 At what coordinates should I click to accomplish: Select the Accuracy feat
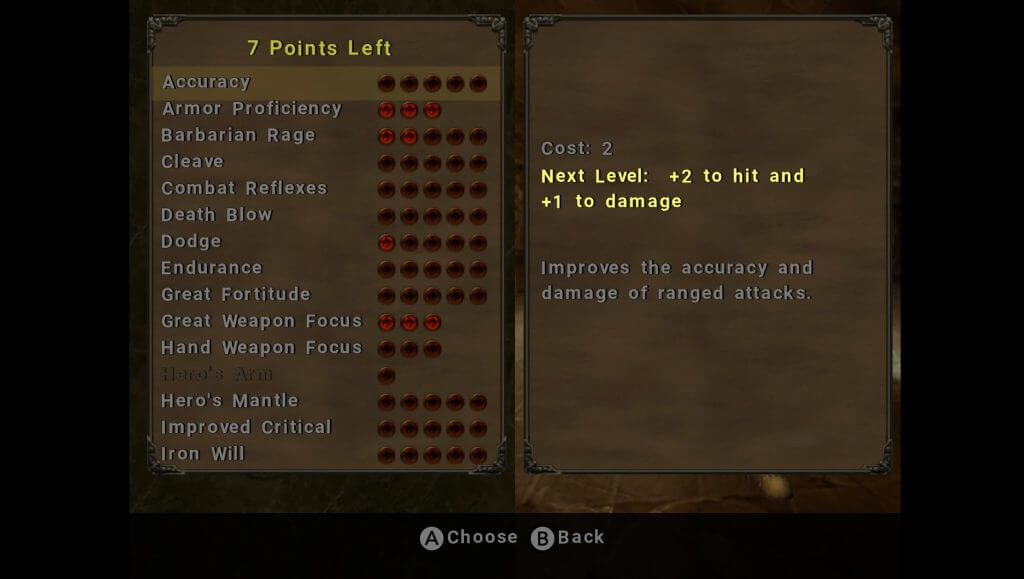pos(207,82)
